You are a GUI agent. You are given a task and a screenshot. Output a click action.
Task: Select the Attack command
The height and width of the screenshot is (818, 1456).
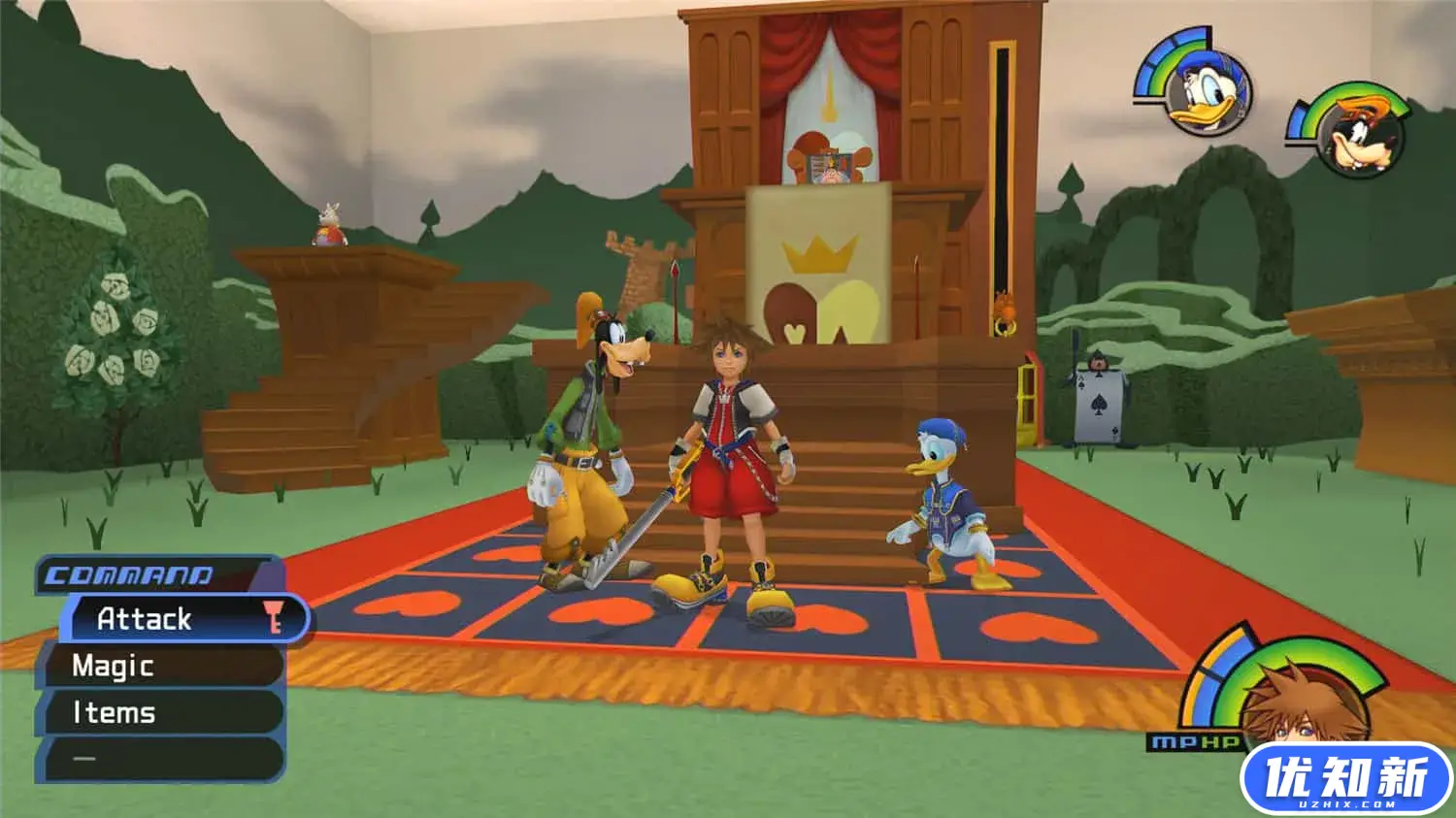144,619
